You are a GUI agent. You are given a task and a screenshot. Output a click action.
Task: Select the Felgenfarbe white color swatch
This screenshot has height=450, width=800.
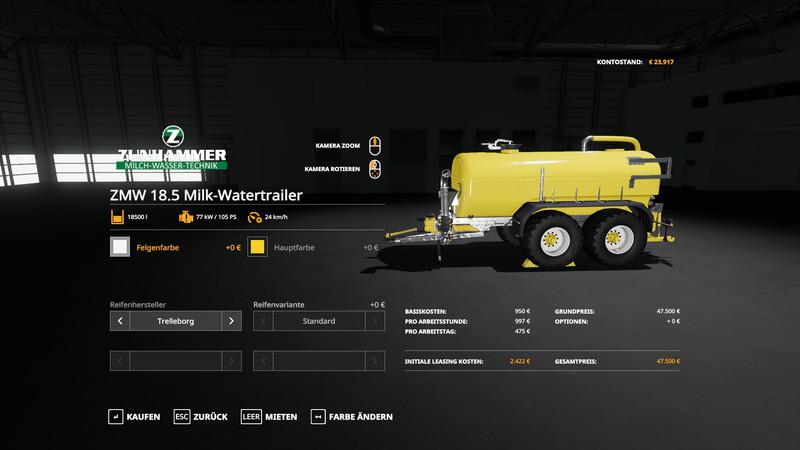click(x=120, y=247)
